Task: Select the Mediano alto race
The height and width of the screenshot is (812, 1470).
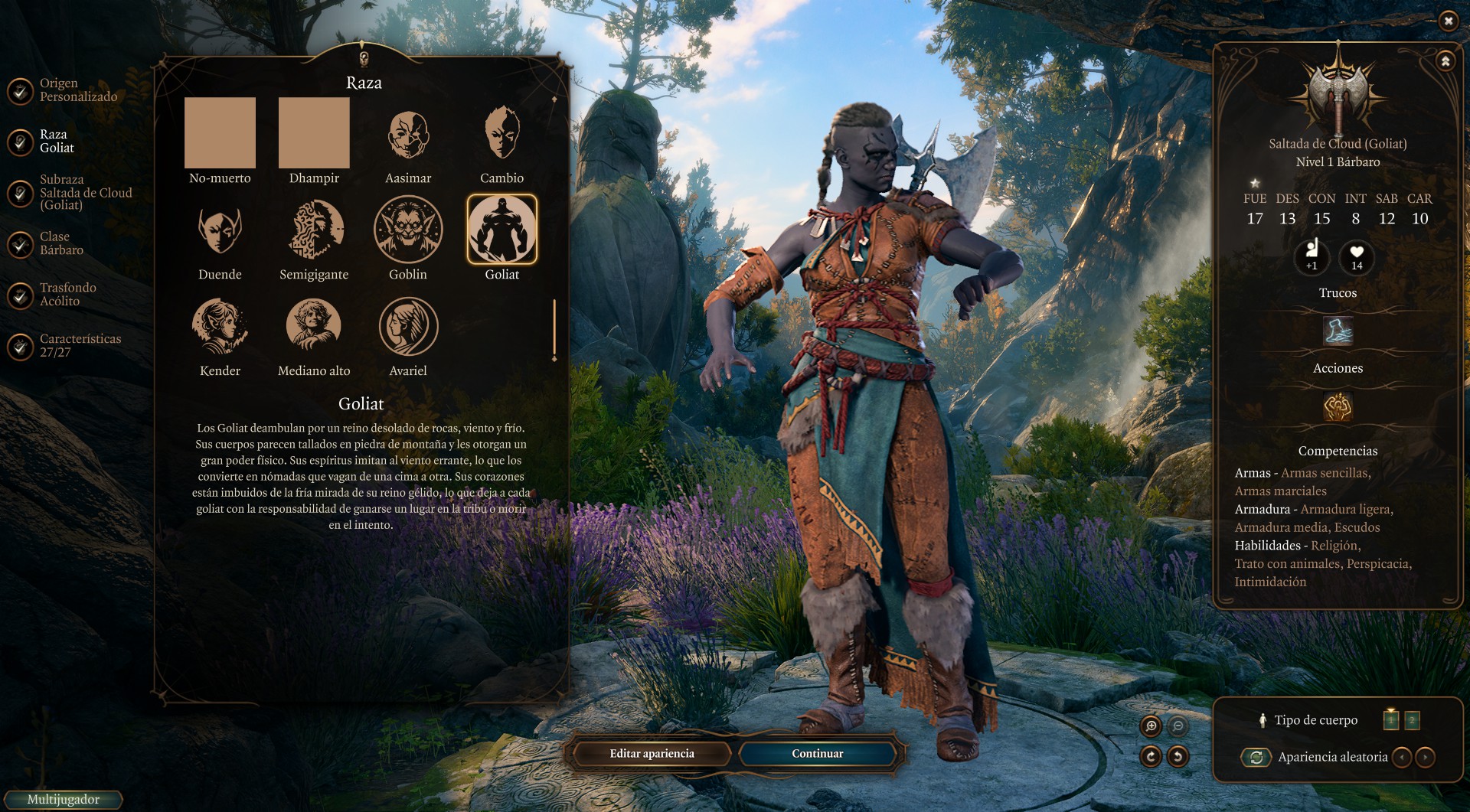Action: click(314, 326)
